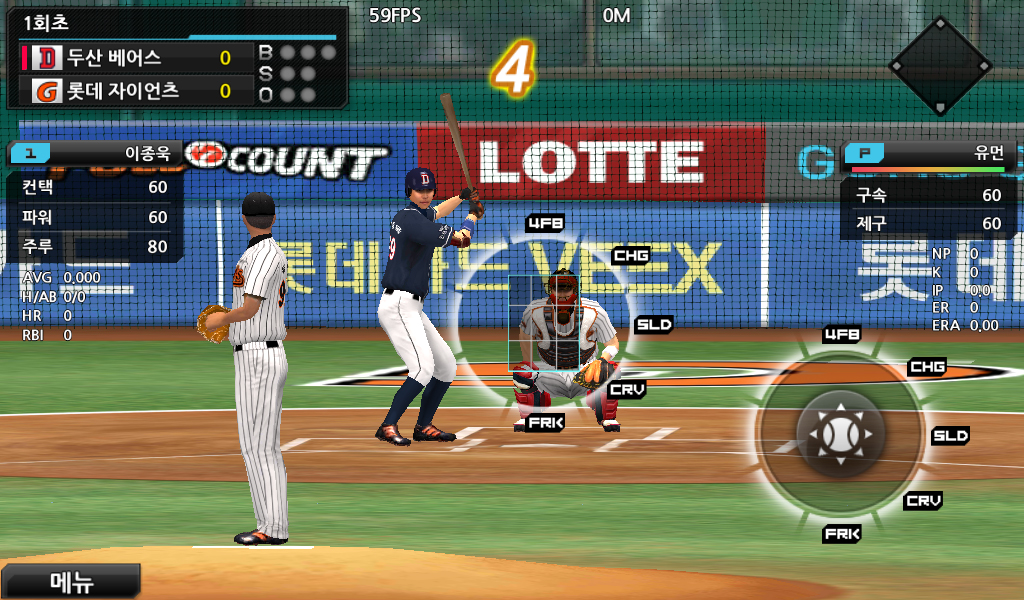Select 4FB pitch on the baseball control dial
The height and width of the screenshot is (600, 1024).
tap(842, 334)
